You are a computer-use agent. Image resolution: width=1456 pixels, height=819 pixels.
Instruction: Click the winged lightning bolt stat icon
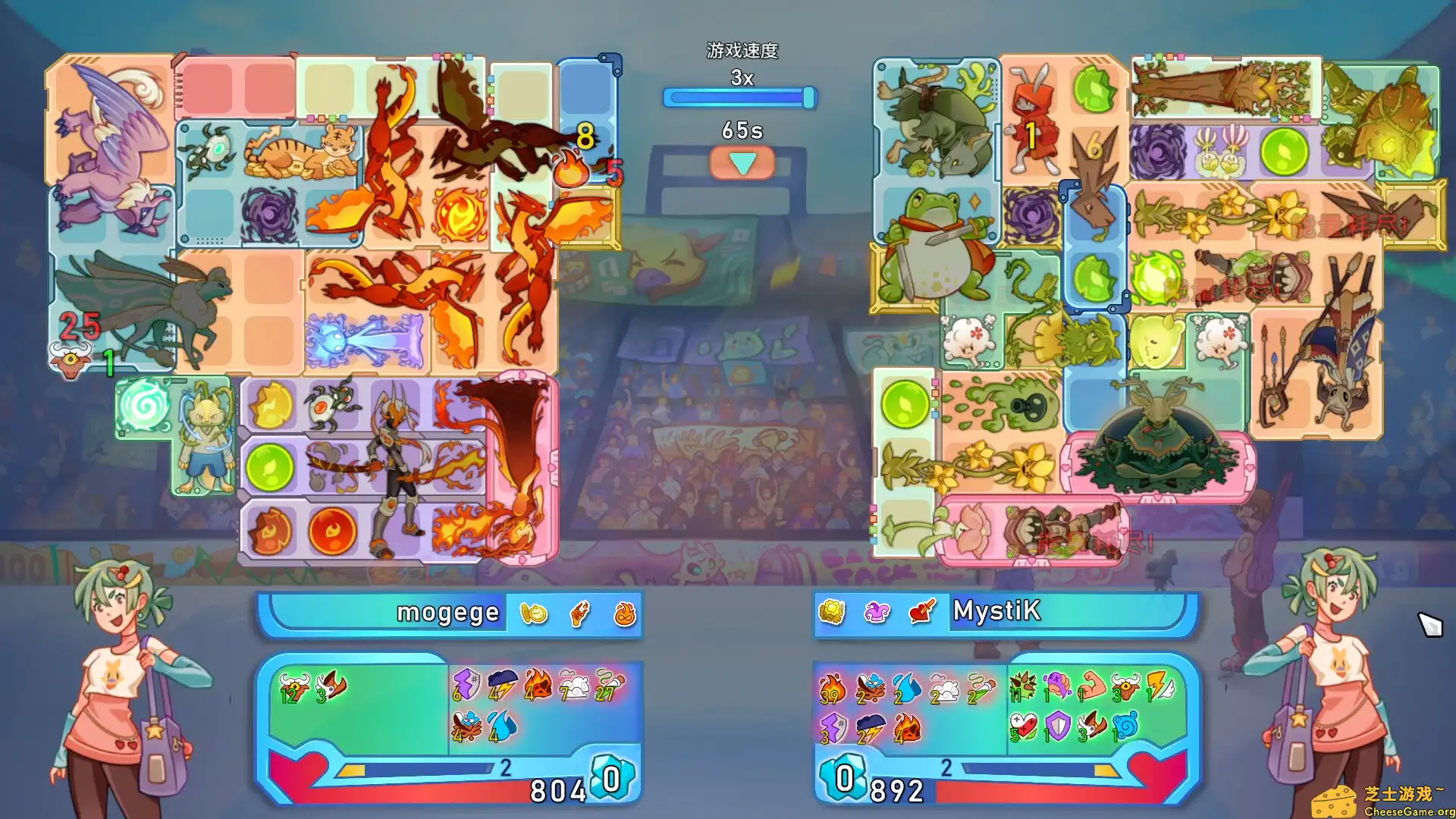coord(1160,686)
